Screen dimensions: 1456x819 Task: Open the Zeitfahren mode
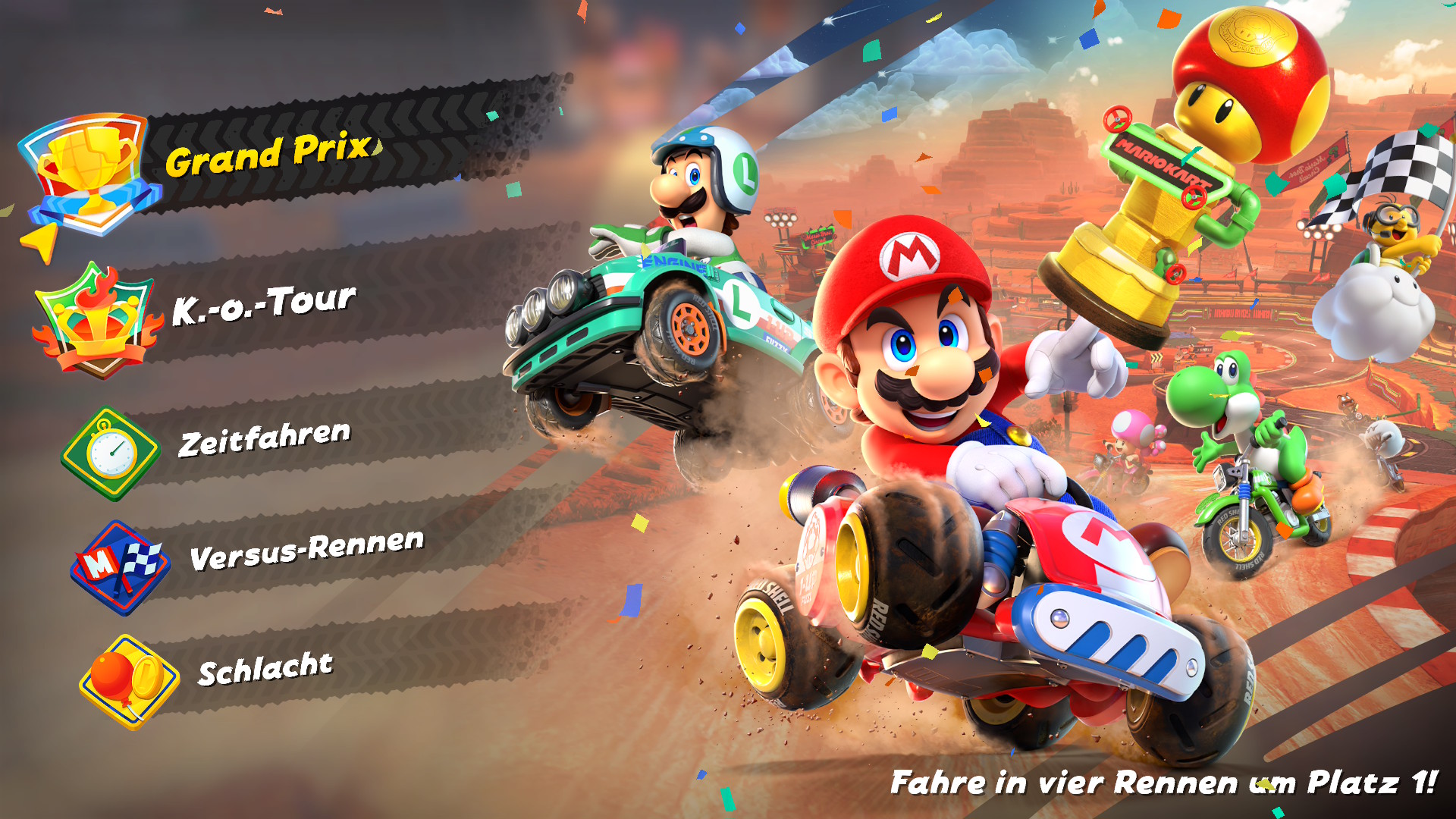[264, 439]
